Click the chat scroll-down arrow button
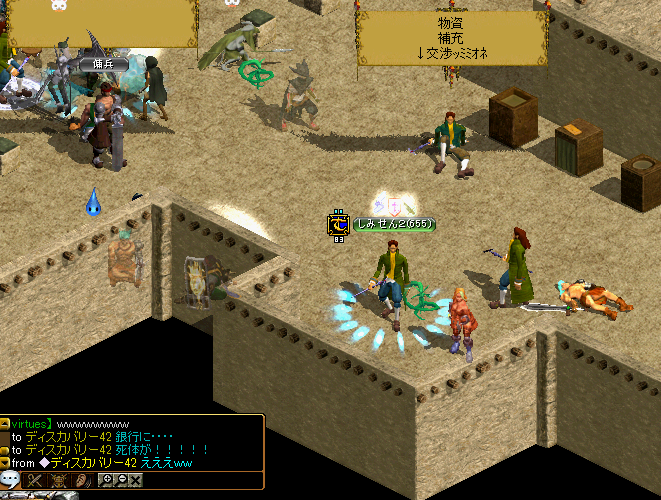The width and height of the screenshot is (661, 500). 5,463
